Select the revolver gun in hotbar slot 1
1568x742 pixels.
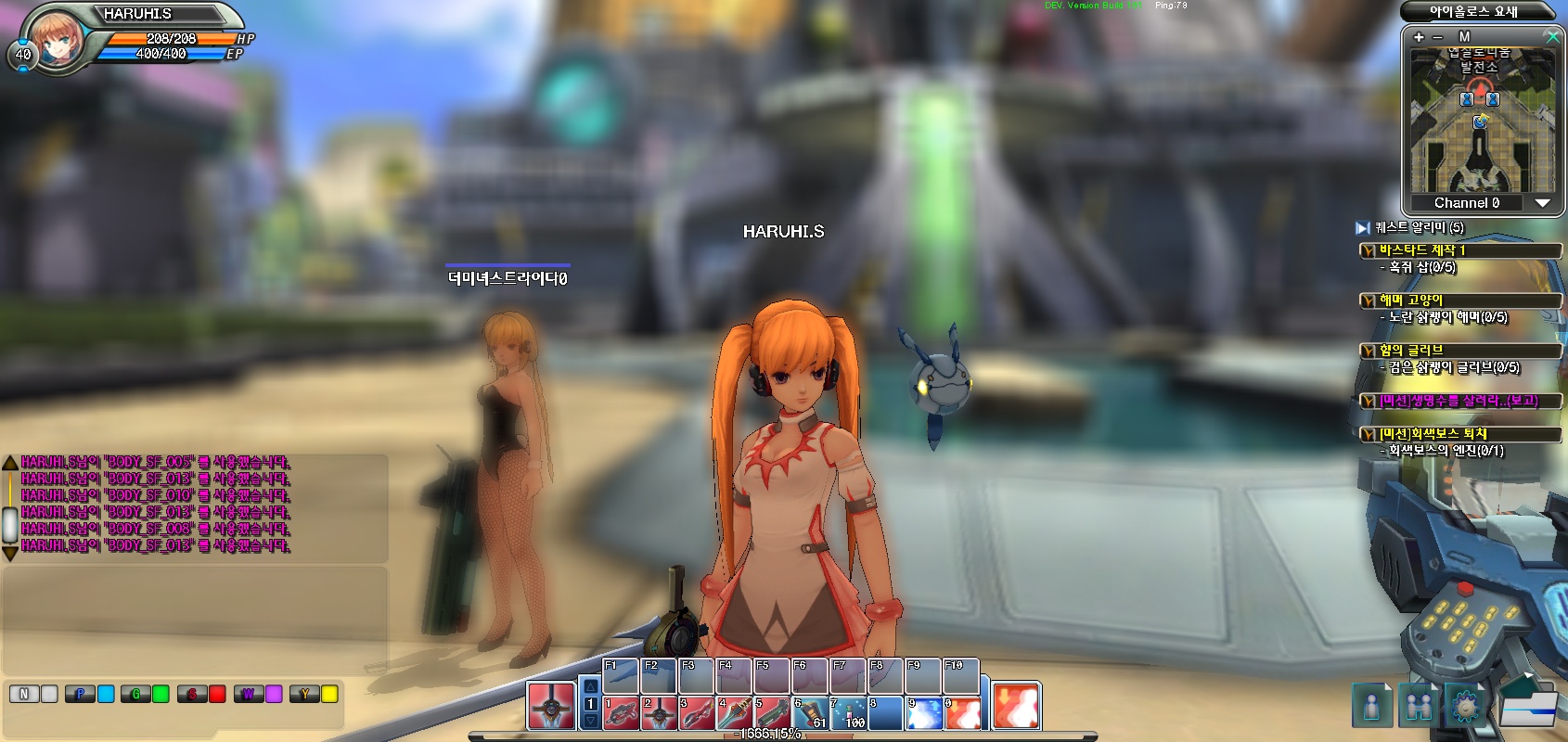click(621, 713)
